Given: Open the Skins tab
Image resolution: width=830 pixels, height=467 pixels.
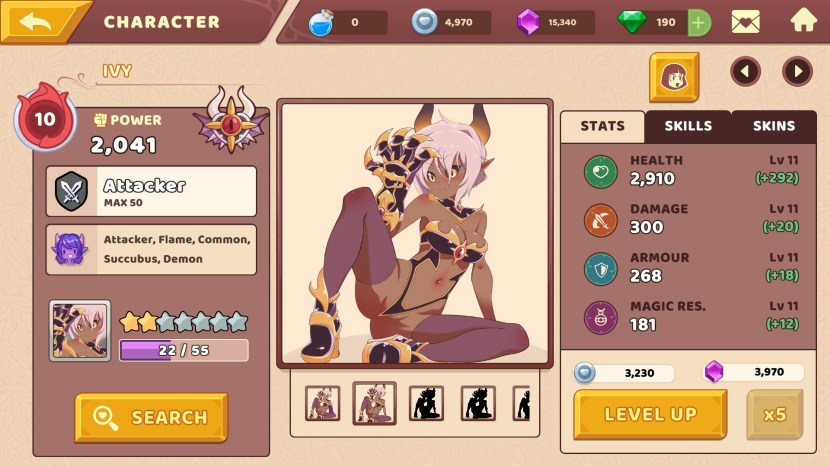Looking at the screenshot, I should tap(773, 126).
